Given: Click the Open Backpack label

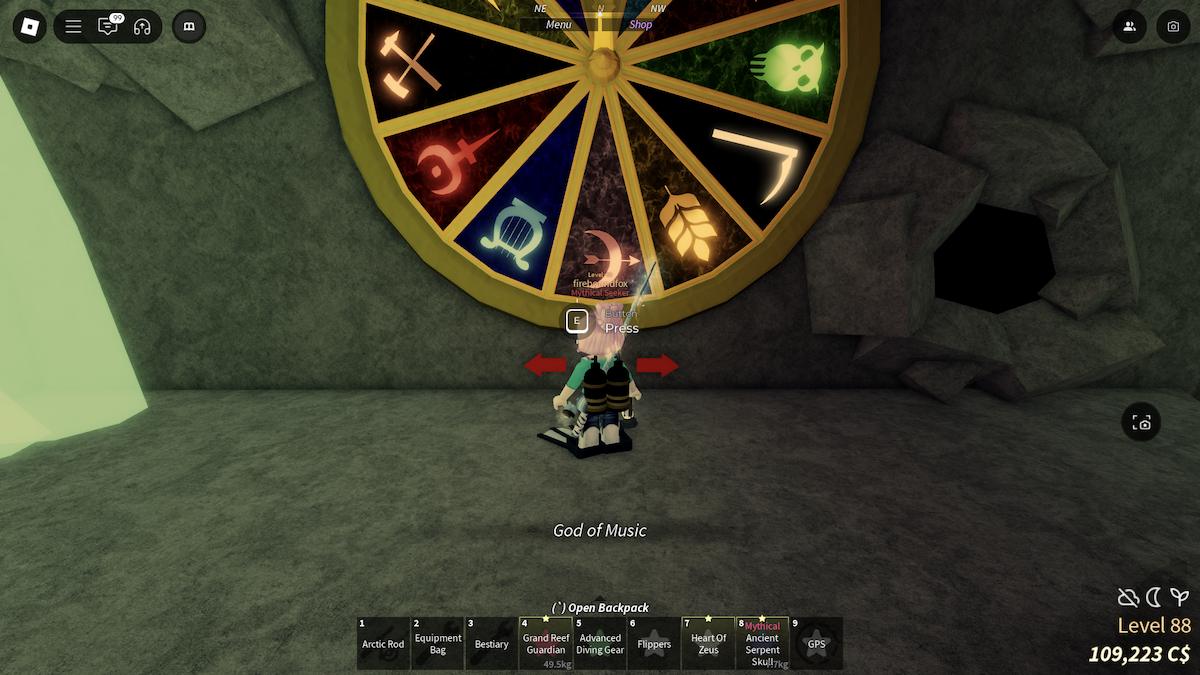Looking at the screenshot, I should 600,607.
